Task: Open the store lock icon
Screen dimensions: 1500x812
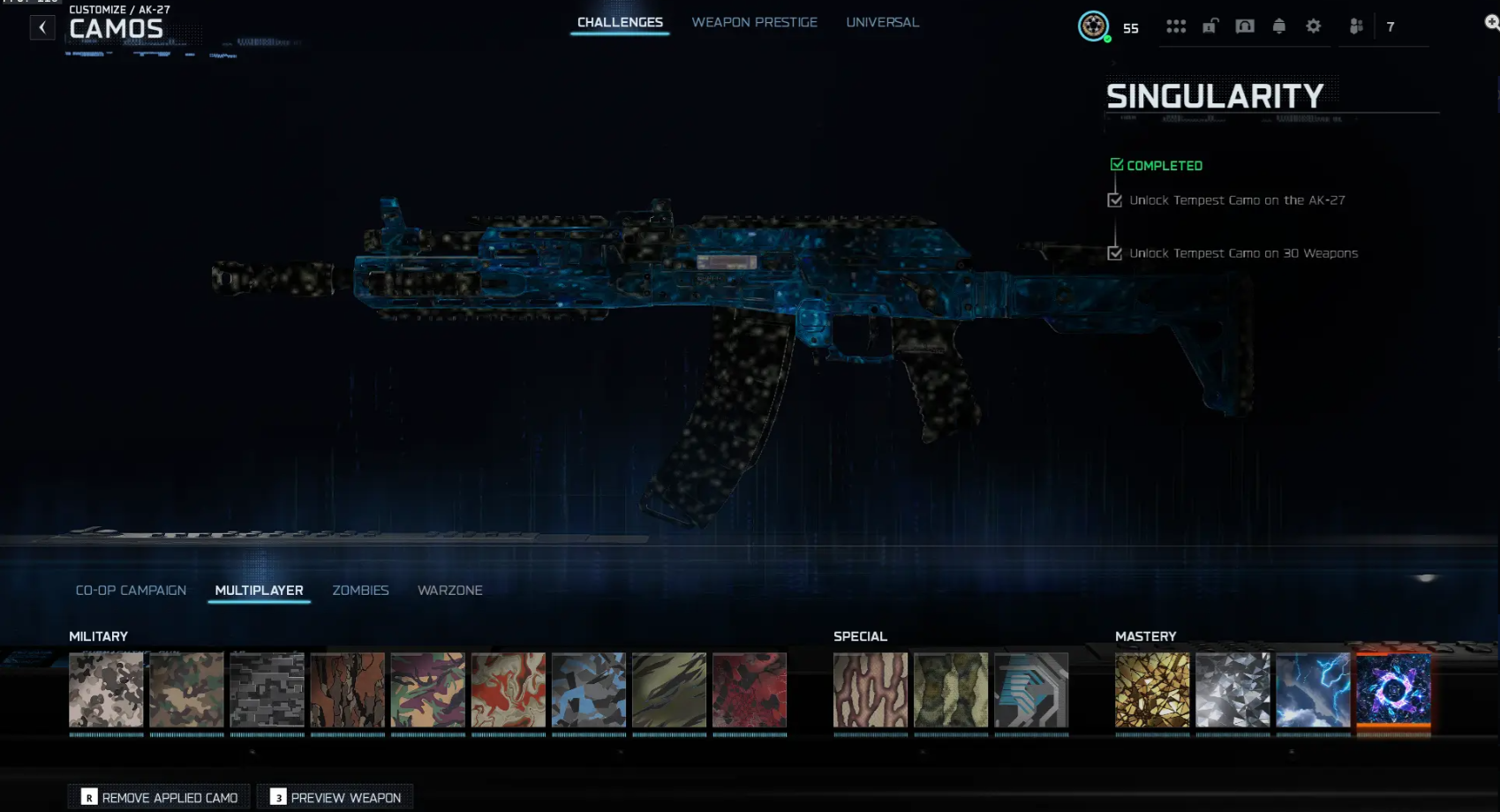Action: [1210, 26]
